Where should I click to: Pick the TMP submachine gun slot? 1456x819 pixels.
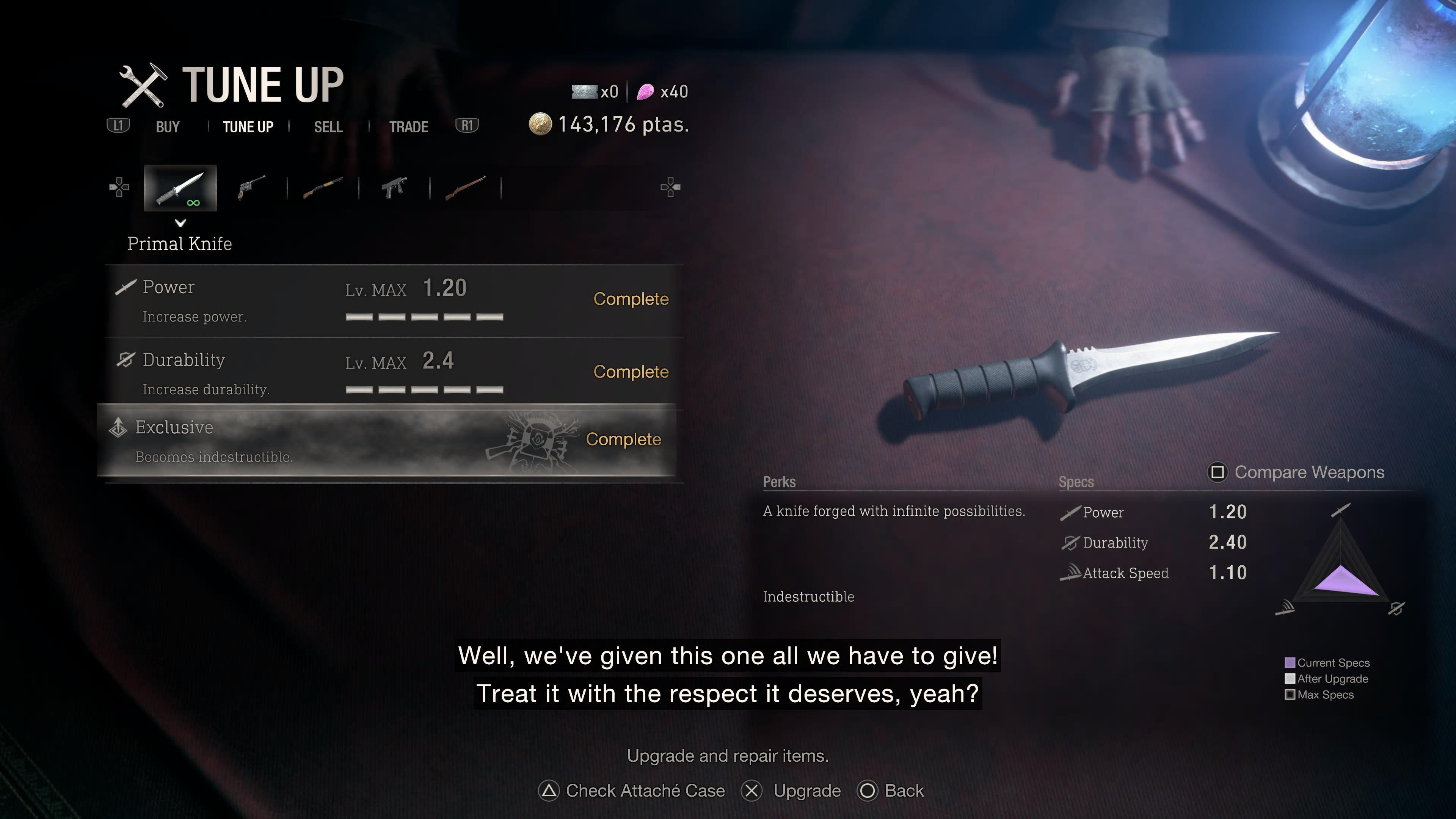click(394, 187)
